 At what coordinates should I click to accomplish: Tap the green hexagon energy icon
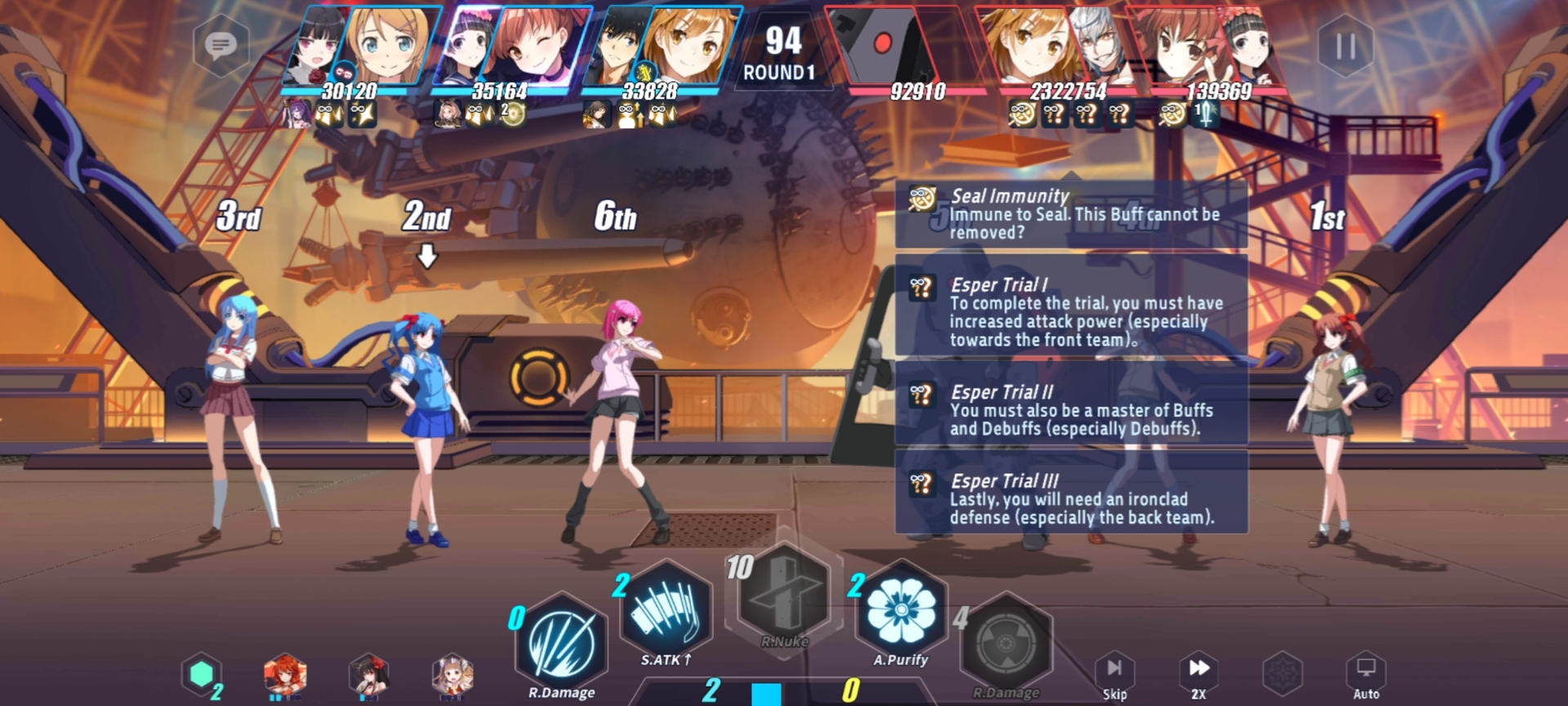202,674
